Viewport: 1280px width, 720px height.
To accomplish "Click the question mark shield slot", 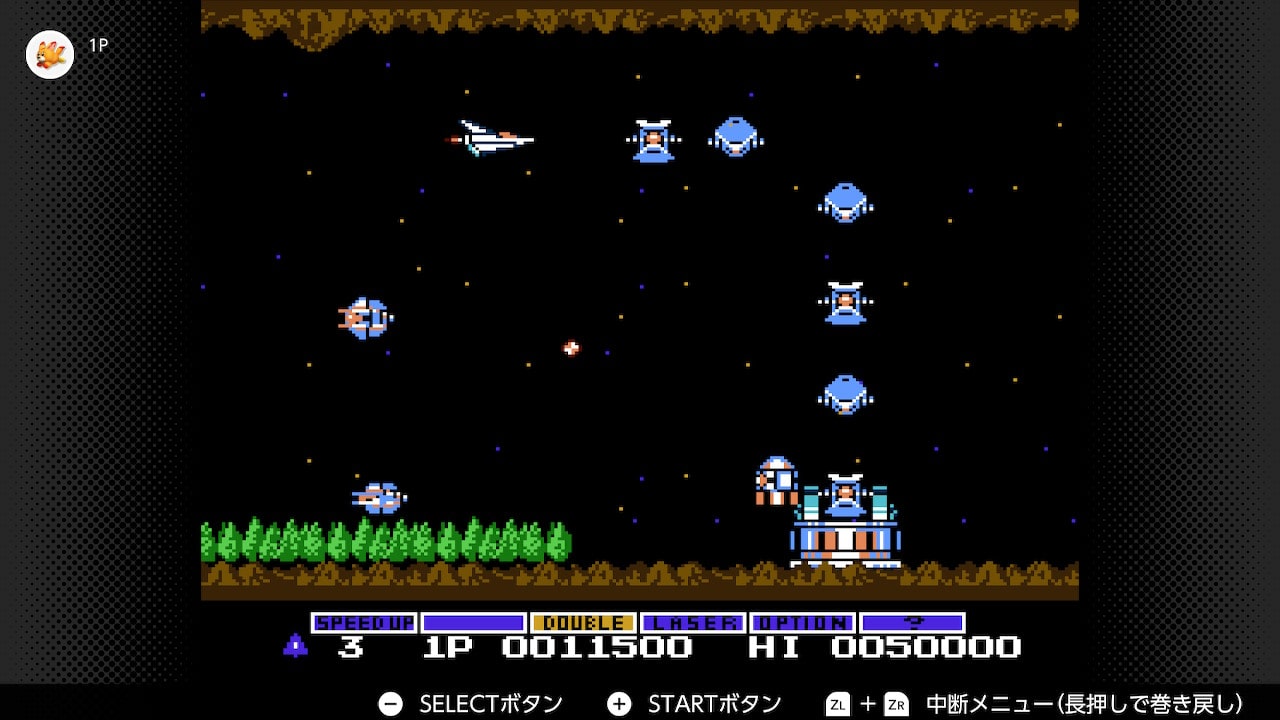I will click(912, 623).
